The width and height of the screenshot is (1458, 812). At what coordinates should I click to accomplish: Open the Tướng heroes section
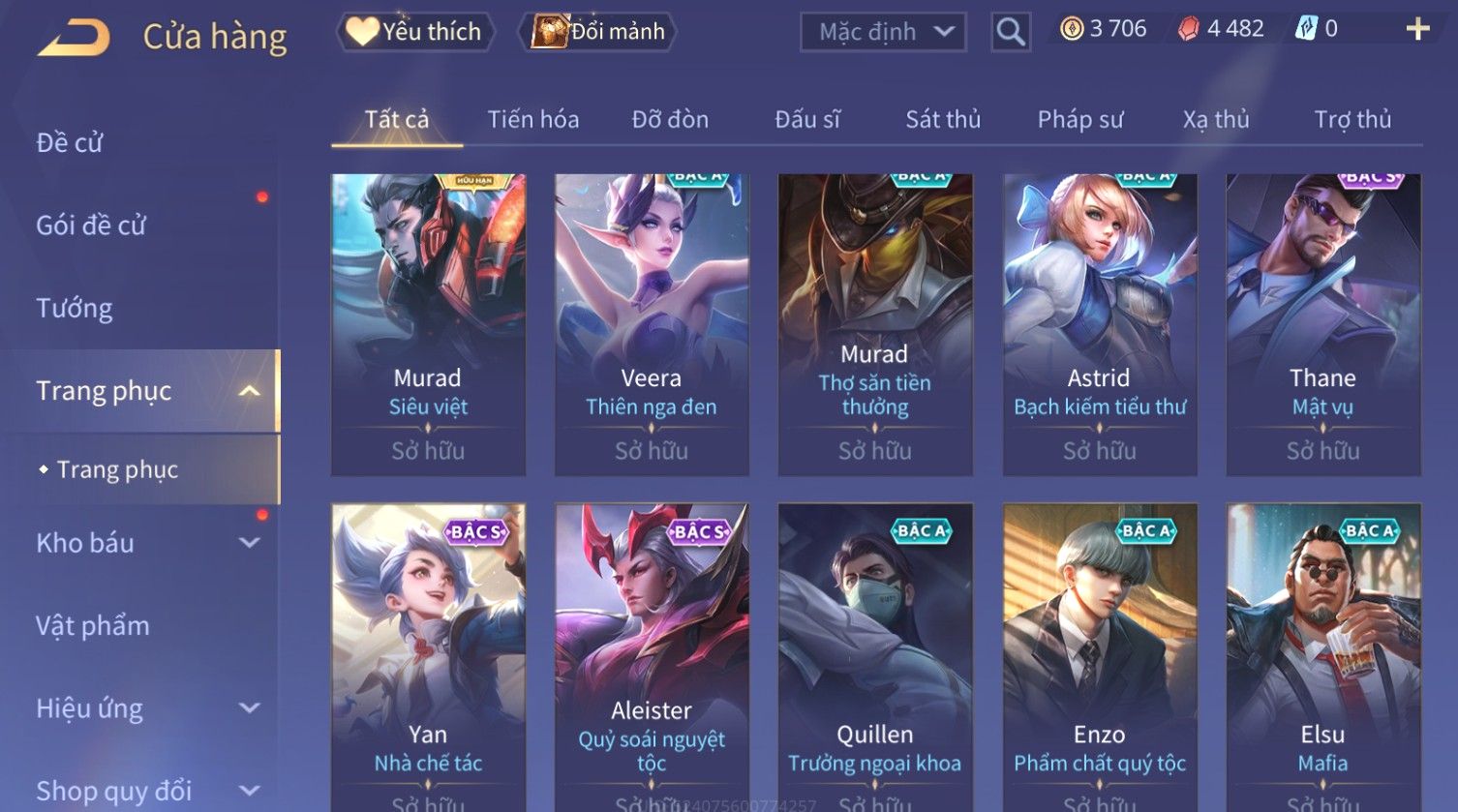click(x=75, y=308)
